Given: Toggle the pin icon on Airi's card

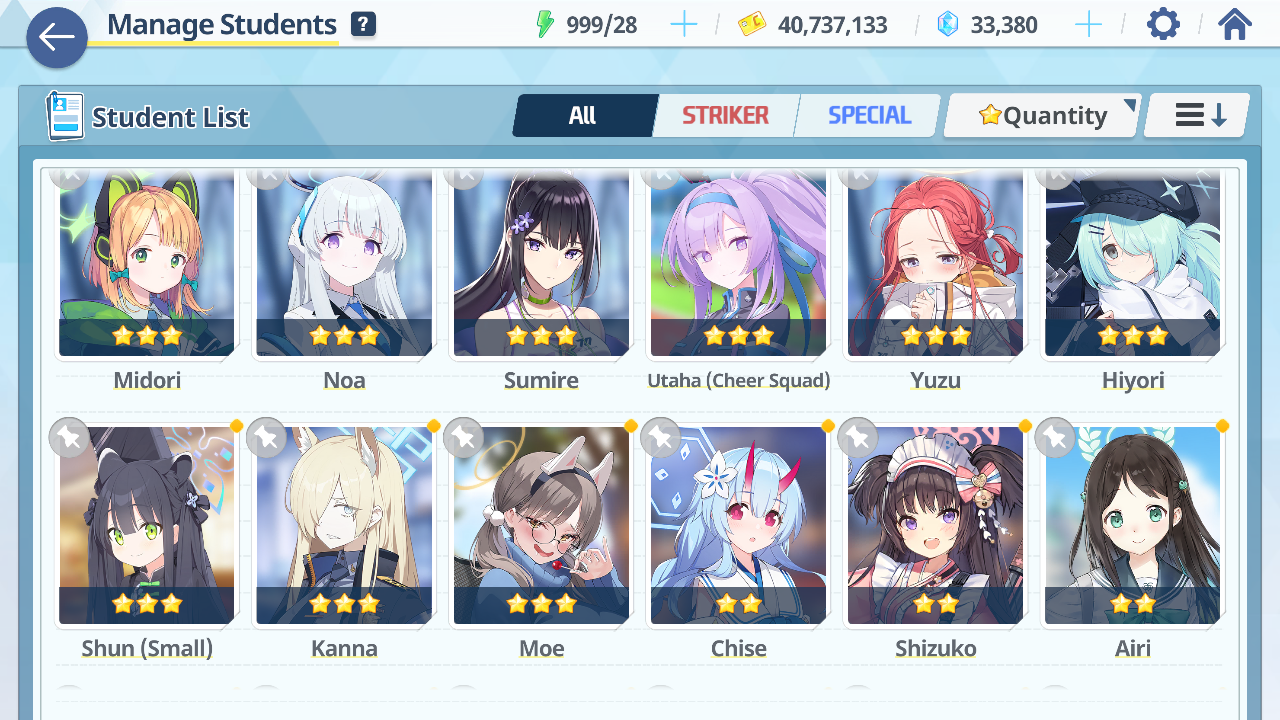Looking at the screenshot, I should coord(1054,437).
